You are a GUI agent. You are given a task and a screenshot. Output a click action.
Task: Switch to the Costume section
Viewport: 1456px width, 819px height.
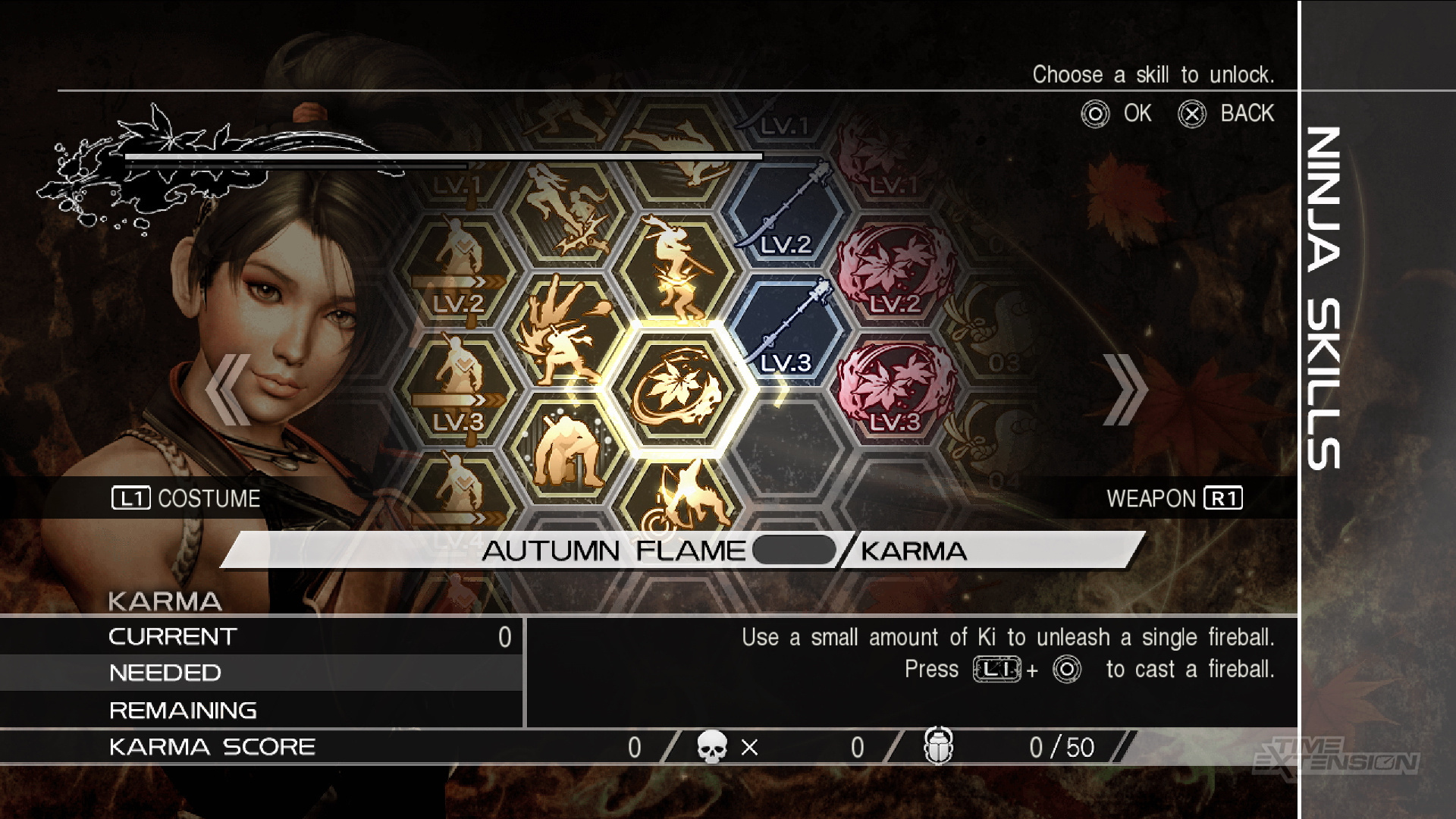[x=186, y=498]
